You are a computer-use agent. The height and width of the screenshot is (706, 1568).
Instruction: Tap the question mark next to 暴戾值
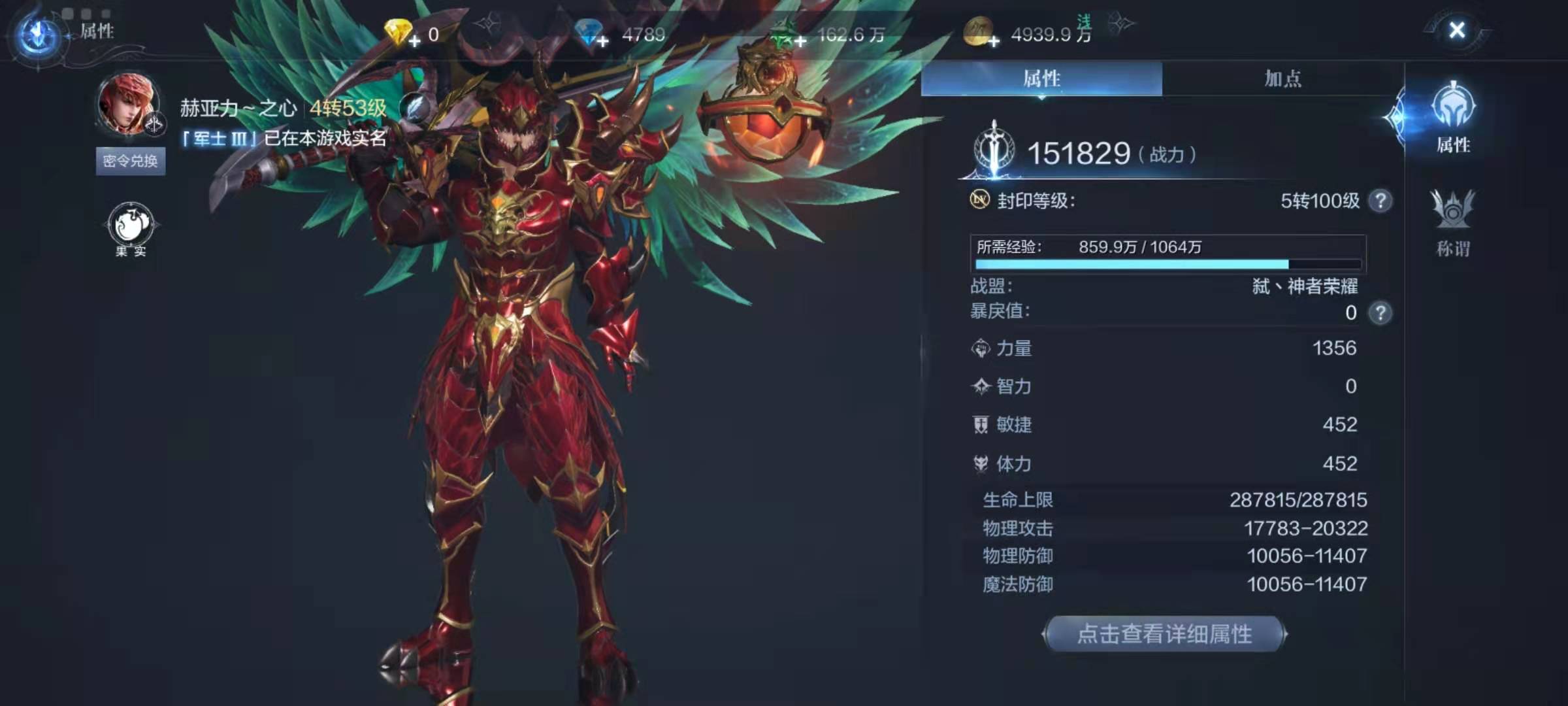click(x=1380, y=312)
